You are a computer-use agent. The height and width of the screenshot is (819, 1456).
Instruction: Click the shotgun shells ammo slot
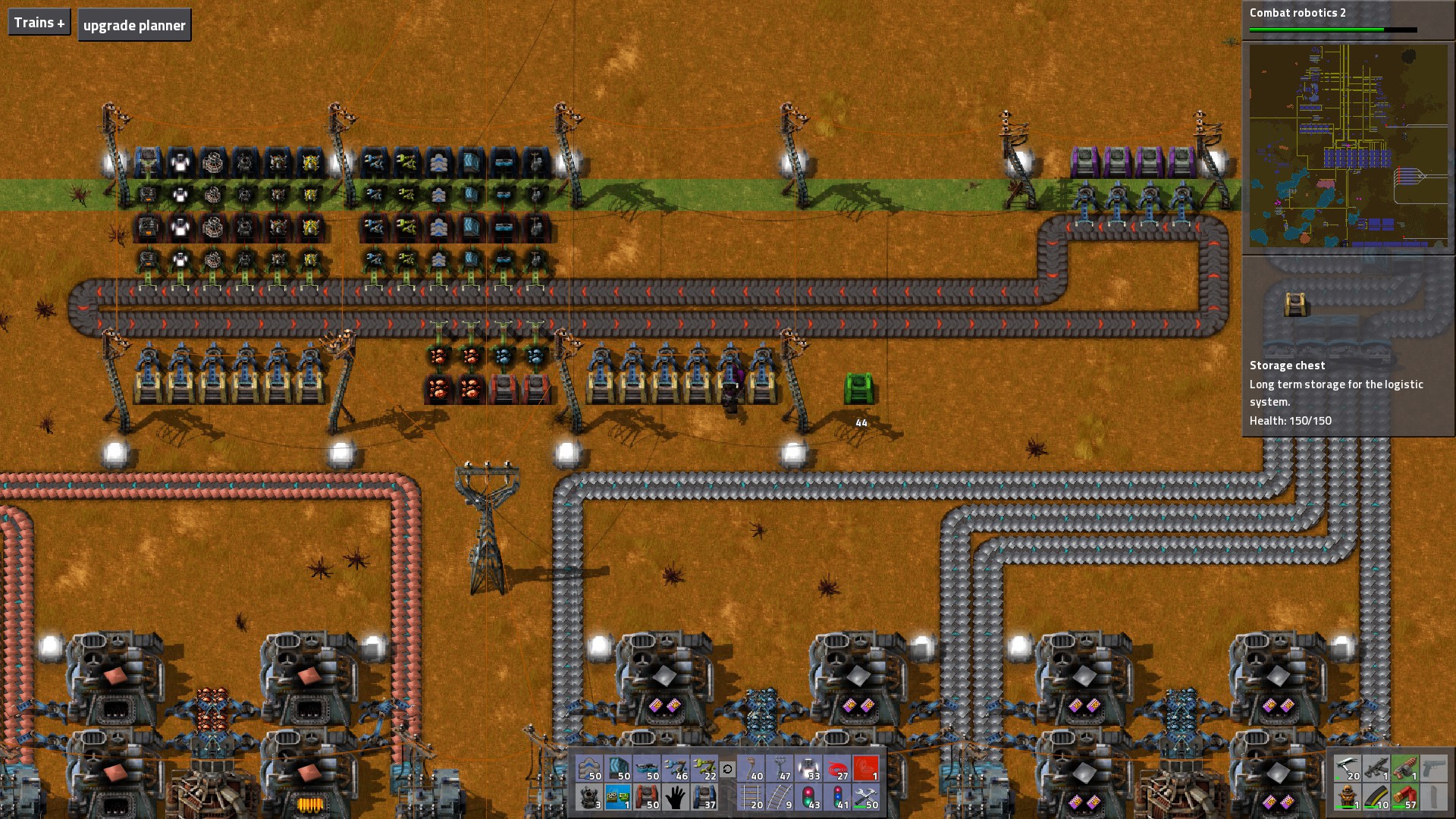tap(1405, 798)
